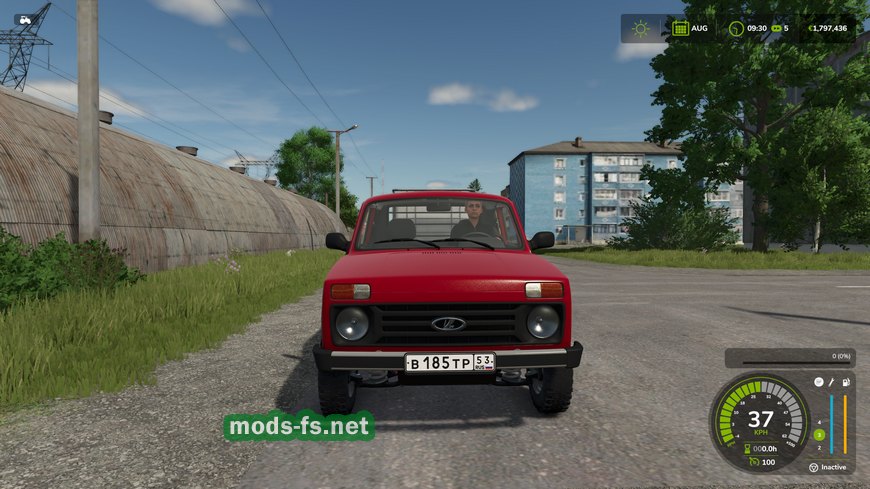Select the fast-forward time scale icon

pos(774,28)
